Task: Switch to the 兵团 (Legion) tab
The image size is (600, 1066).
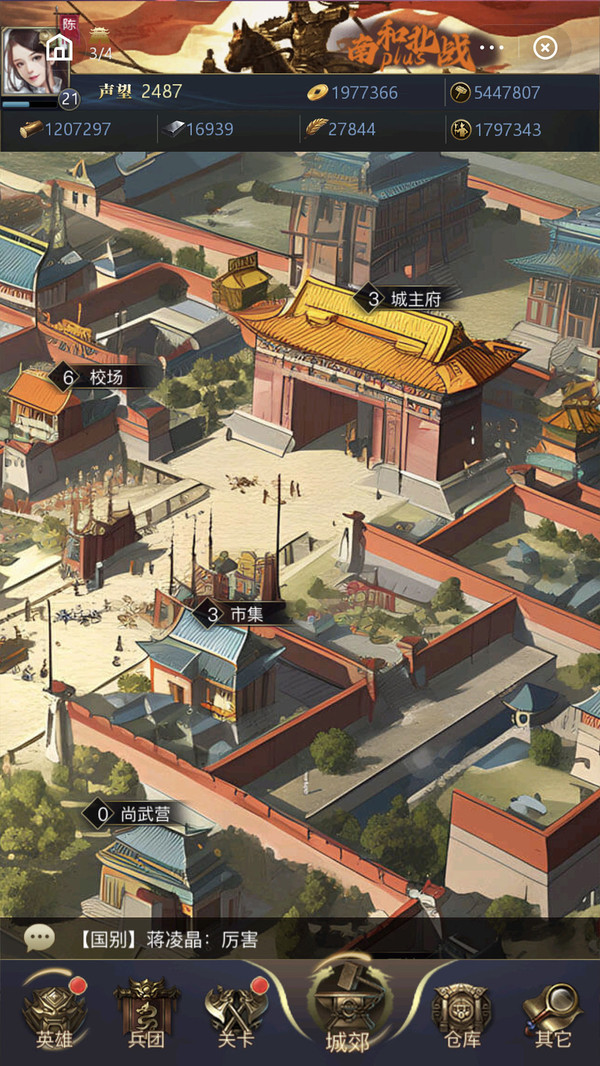Action: click(145, 1012)
